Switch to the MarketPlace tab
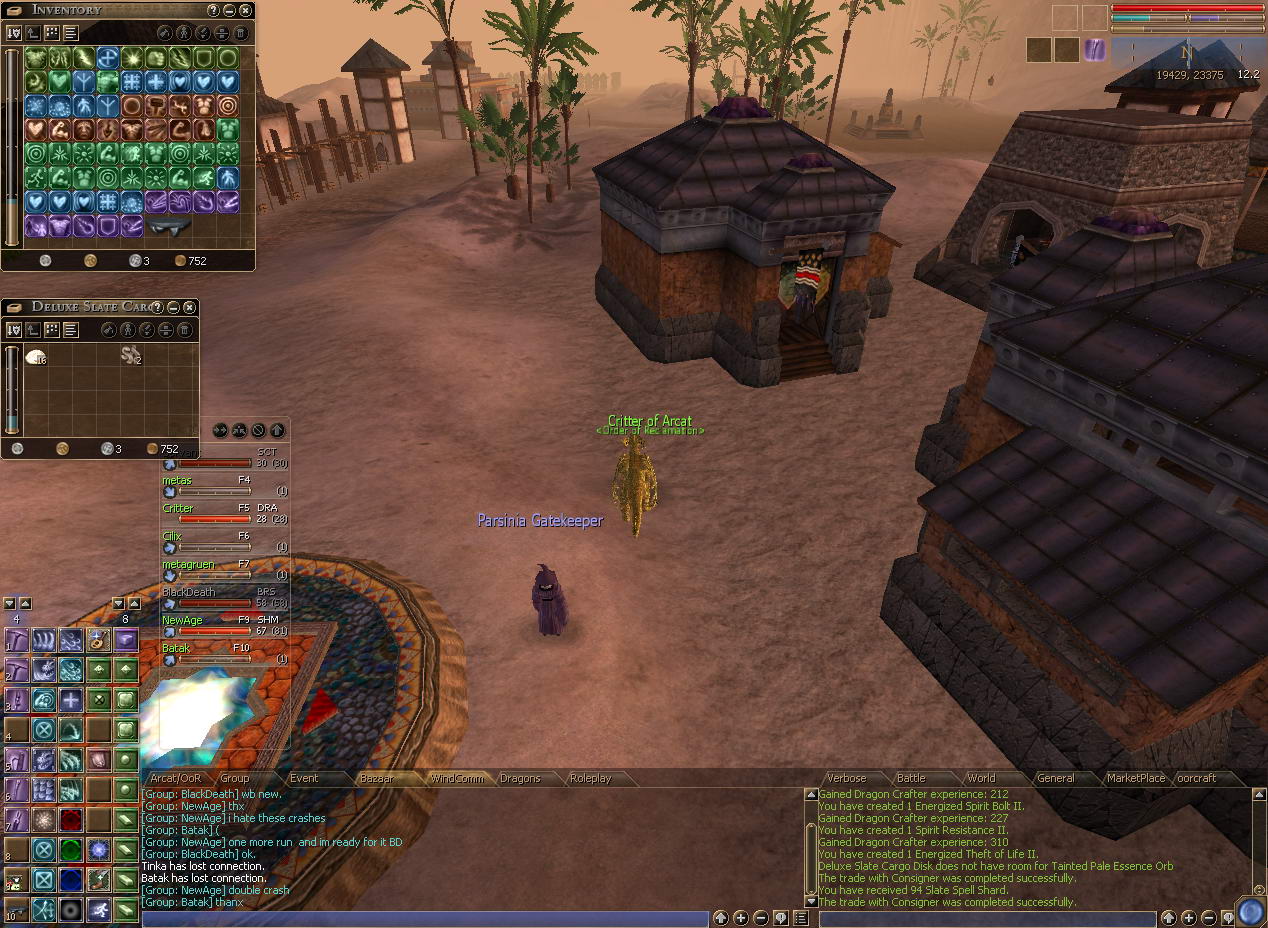Screen dimensions: 1268x928 tap(1136, 778)
